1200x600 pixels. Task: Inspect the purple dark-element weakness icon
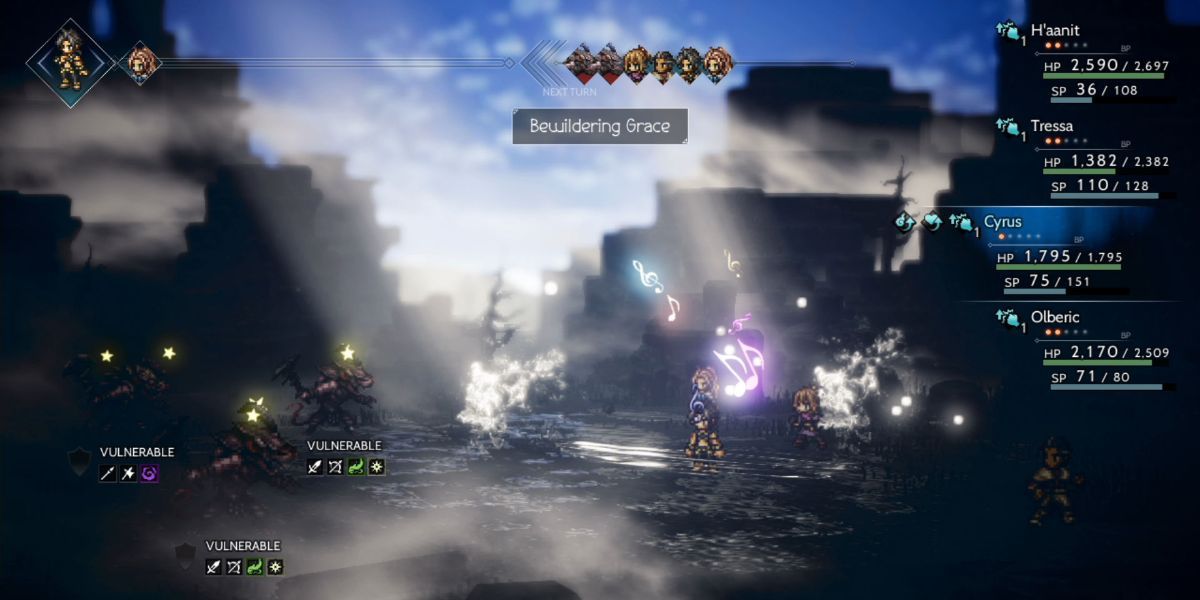(149, 474)
